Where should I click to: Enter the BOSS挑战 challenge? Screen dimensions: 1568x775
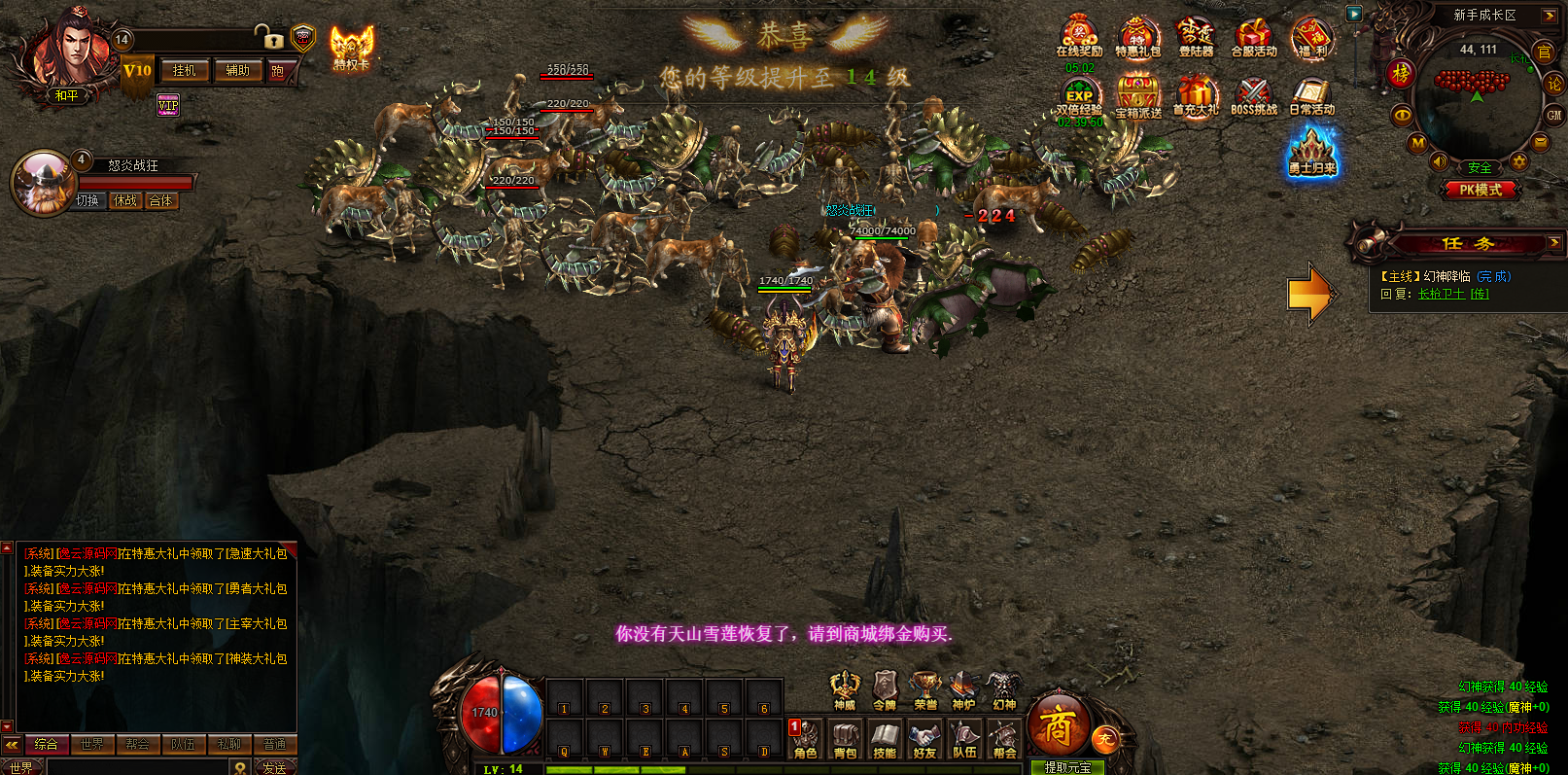coord(1254,96)
